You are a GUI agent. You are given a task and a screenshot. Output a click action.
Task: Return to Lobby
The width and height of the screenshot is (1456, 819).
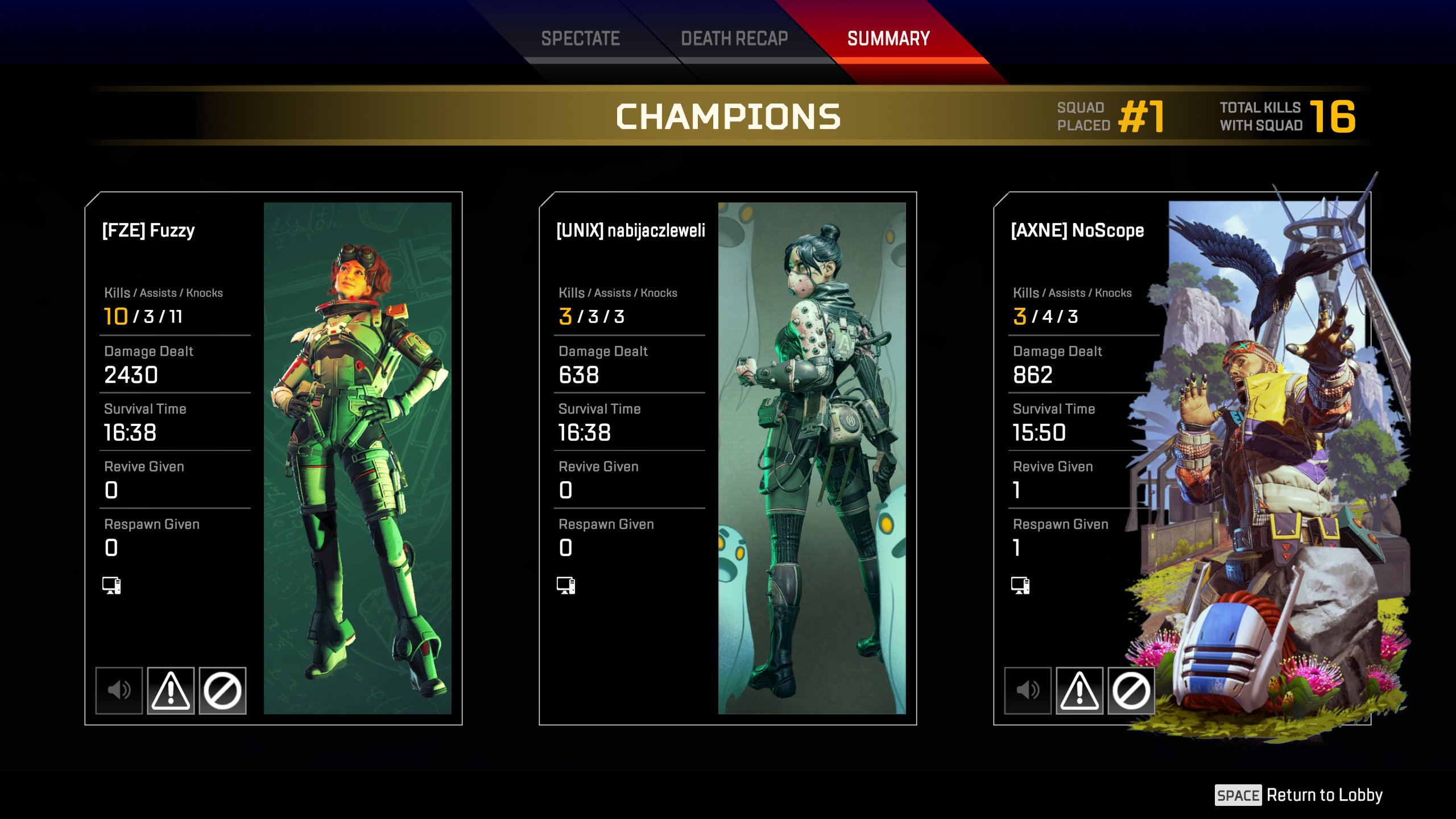1299,795
